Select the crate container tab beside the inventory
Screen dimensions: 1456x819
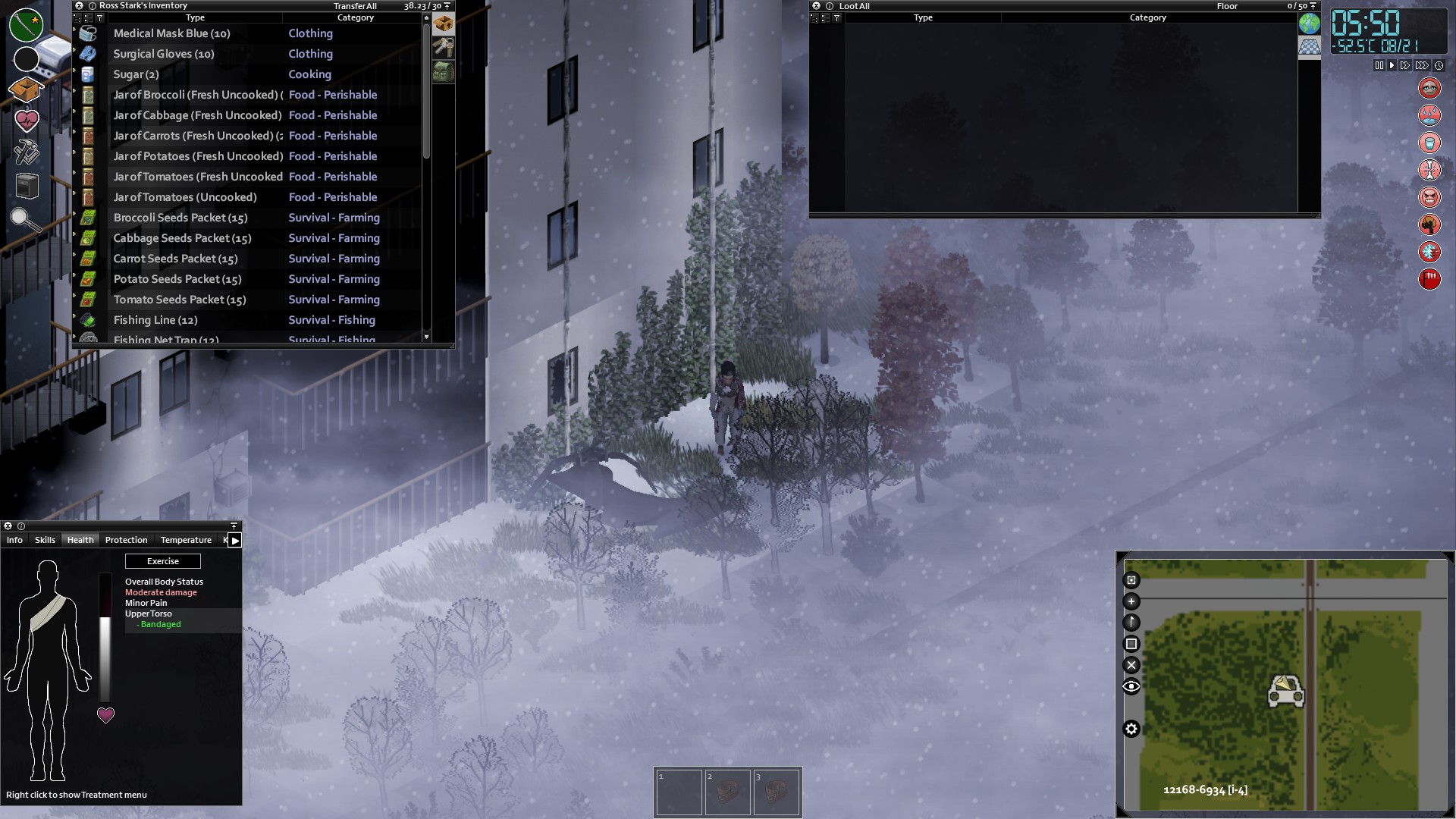[x=444, y=24]
